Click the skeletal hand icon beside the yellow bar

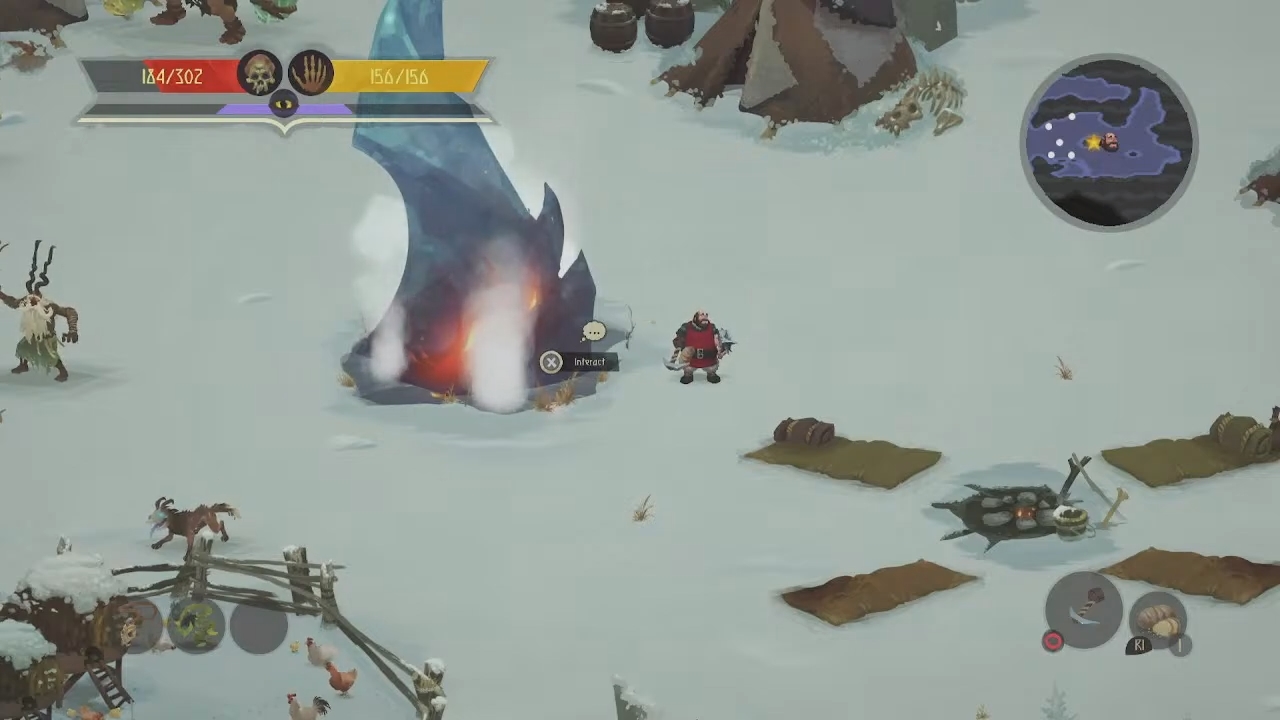[311, 73]
